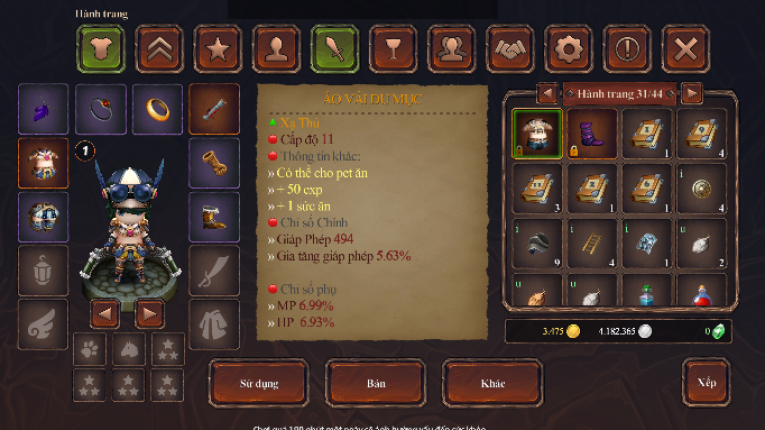Select the purple boot in the bag
The width and height of the screenshot is (765, 430).
592,133
